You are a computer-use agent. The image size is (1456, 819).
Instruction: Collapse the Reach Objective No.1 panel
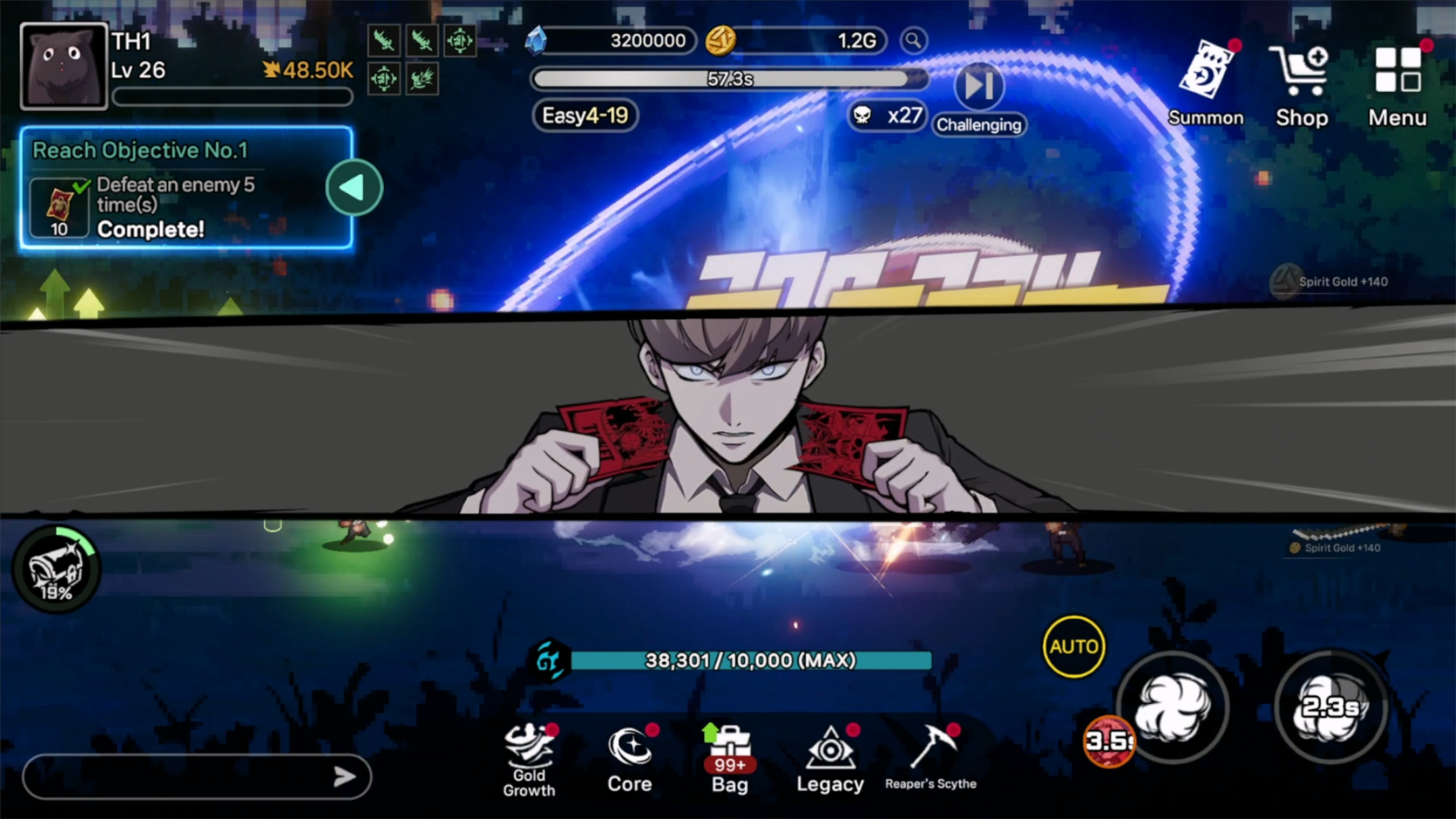click(x=353, y=187)
